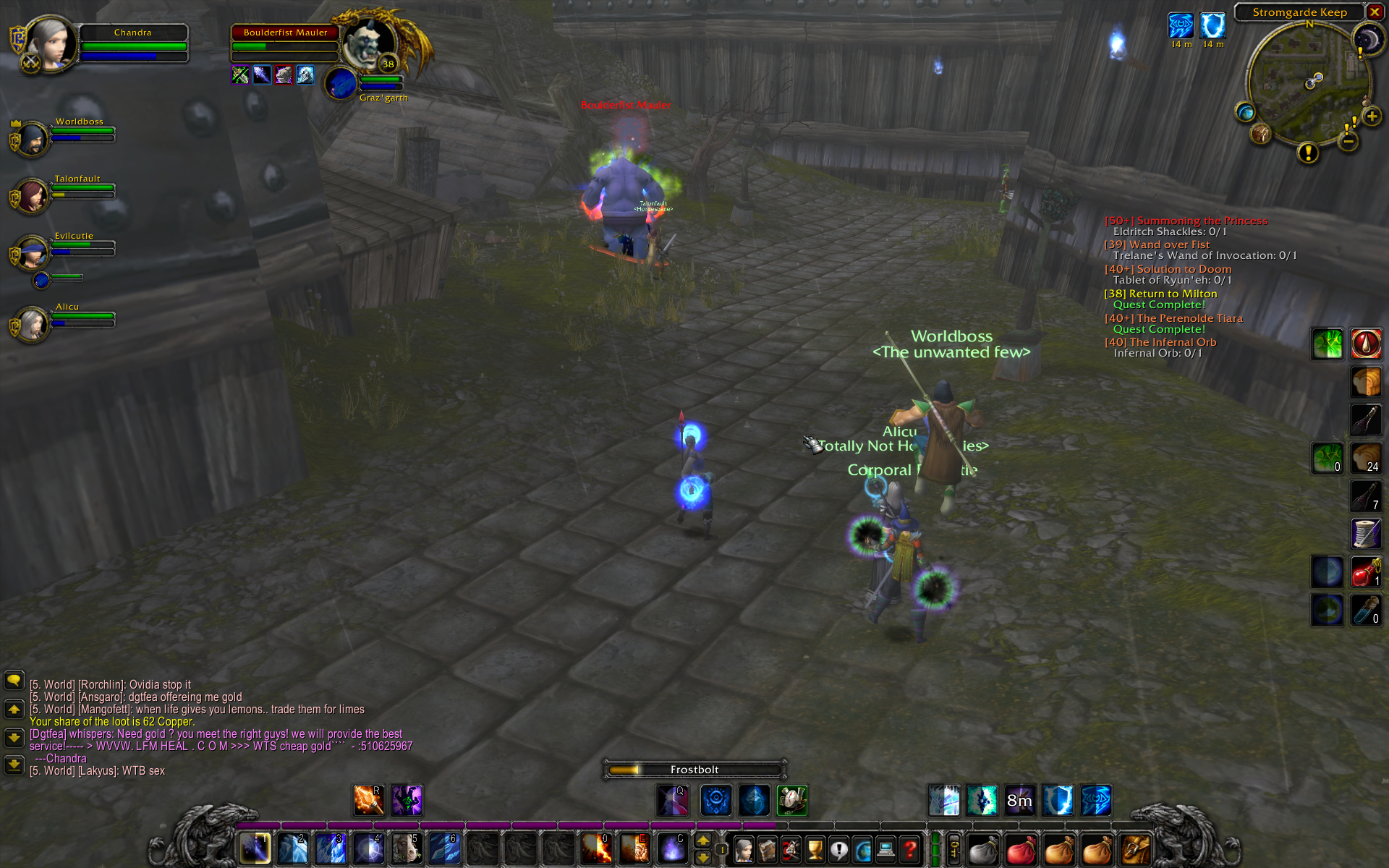Screen dimensions: 1389x868
Task: Close the minimap with the red X
Action: point(1375,12)
